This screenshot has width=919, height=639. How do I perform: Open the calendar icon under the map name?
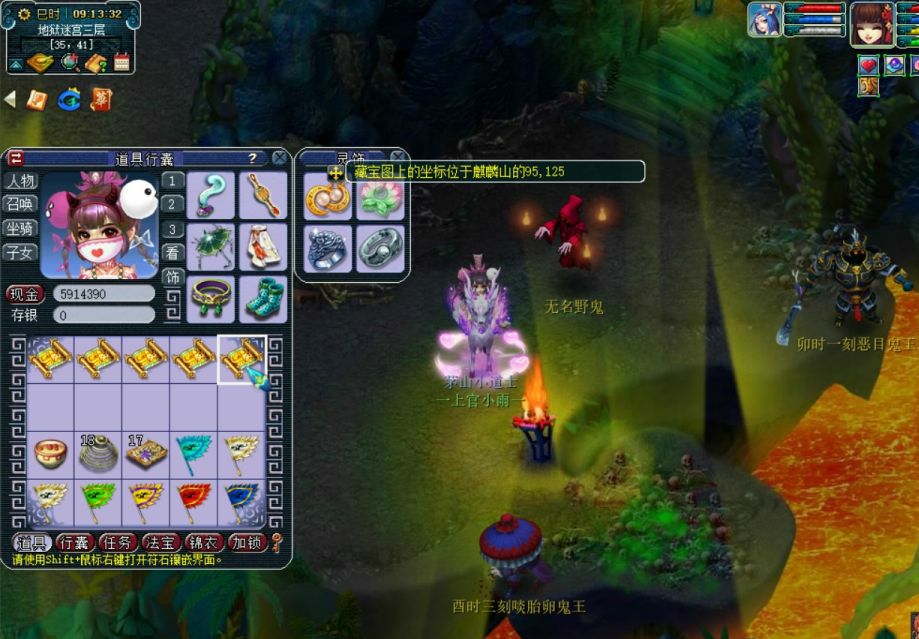(x=122, y=63)
